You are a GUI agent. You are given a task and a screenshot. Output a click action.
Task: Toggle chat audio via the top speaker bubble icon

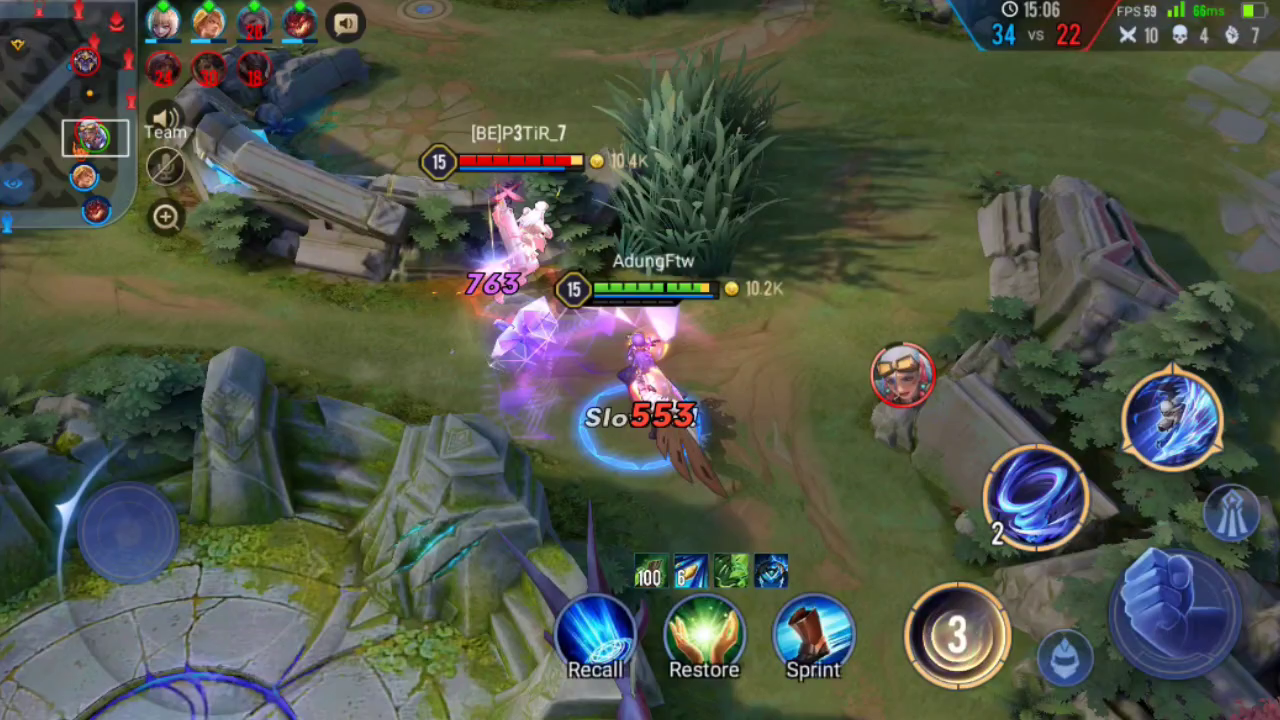[346, 23]
